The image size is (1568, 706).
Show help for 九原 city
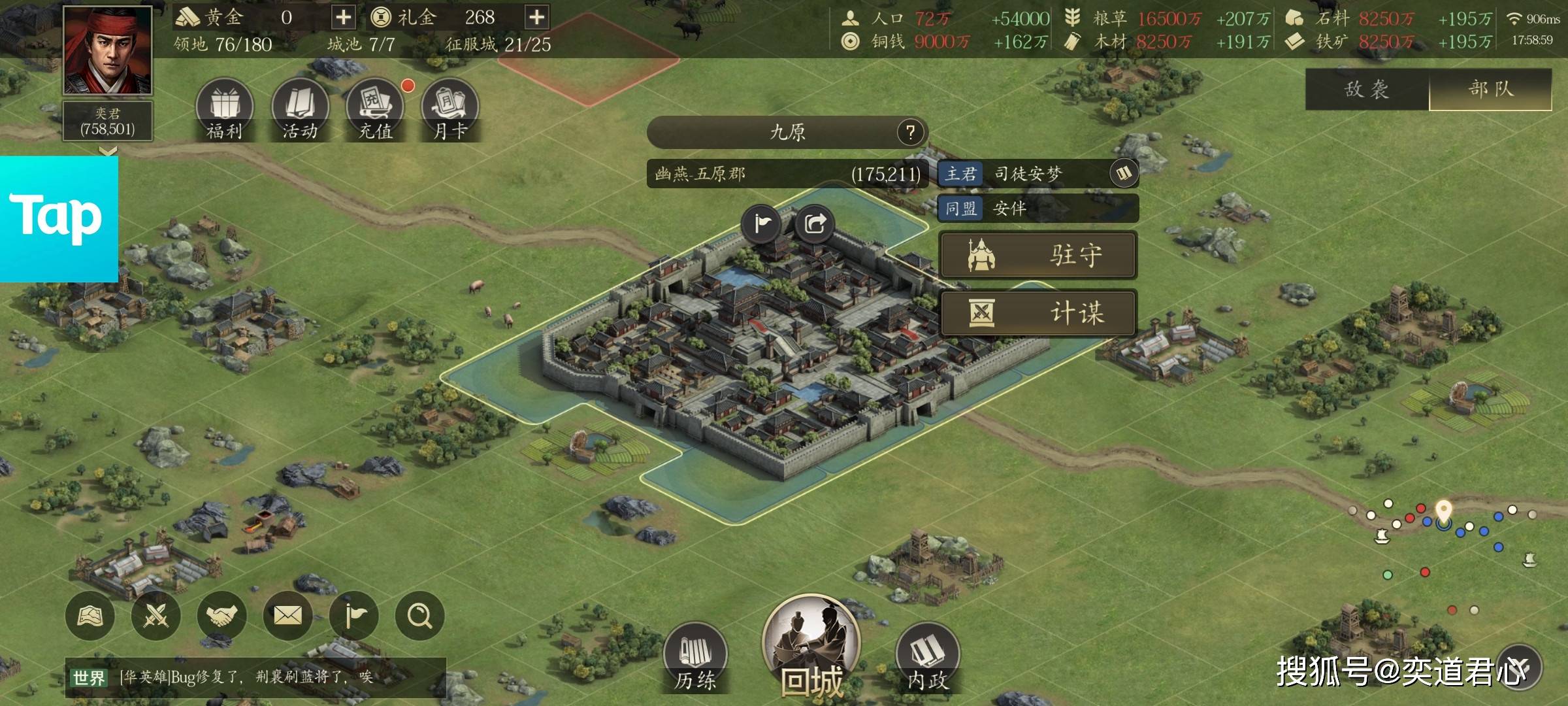[910, 133]
